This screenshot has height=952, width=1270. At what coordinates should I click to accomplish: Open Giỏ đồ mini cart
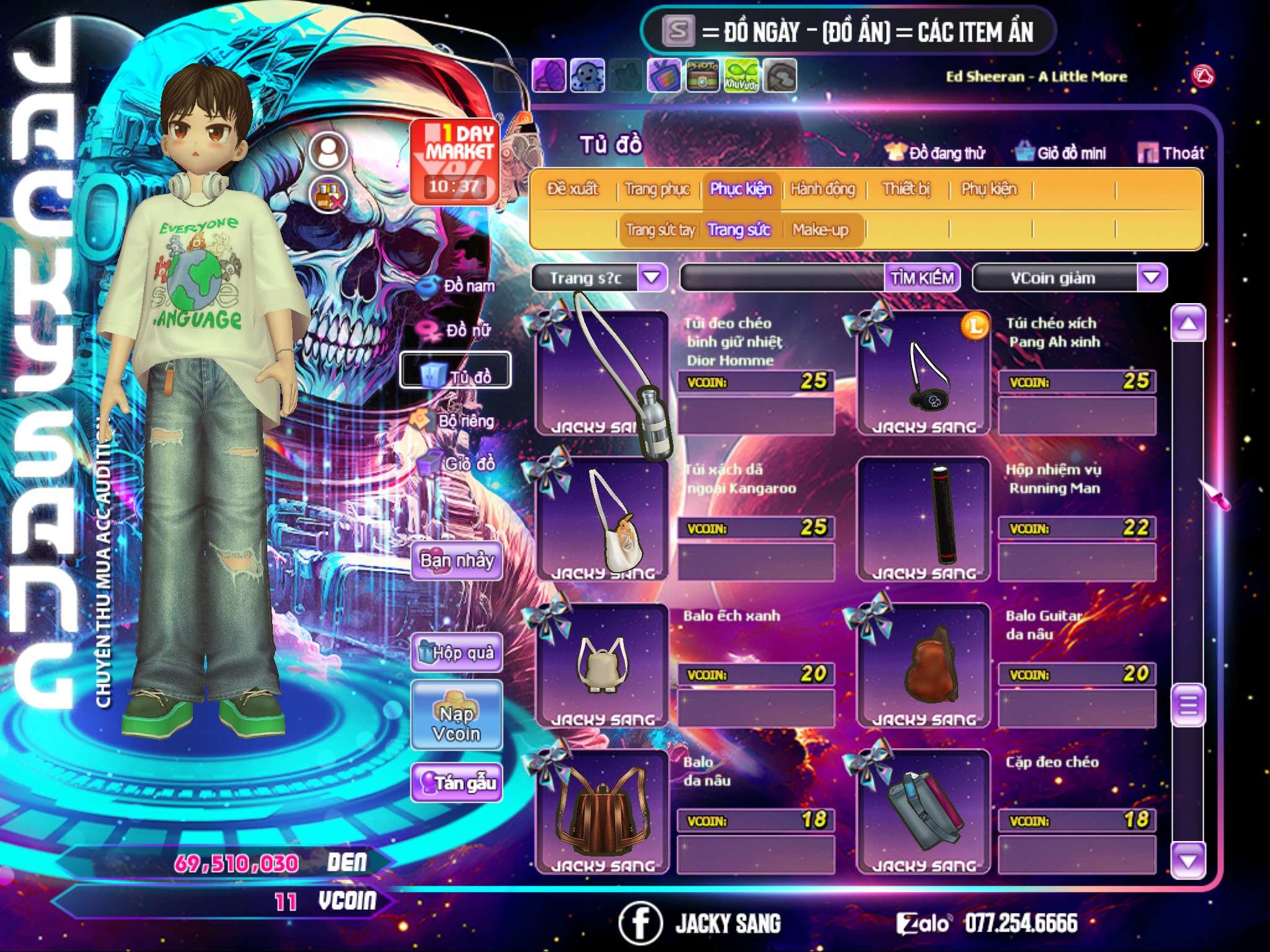pyautogui.click(x=1061, y=153)
